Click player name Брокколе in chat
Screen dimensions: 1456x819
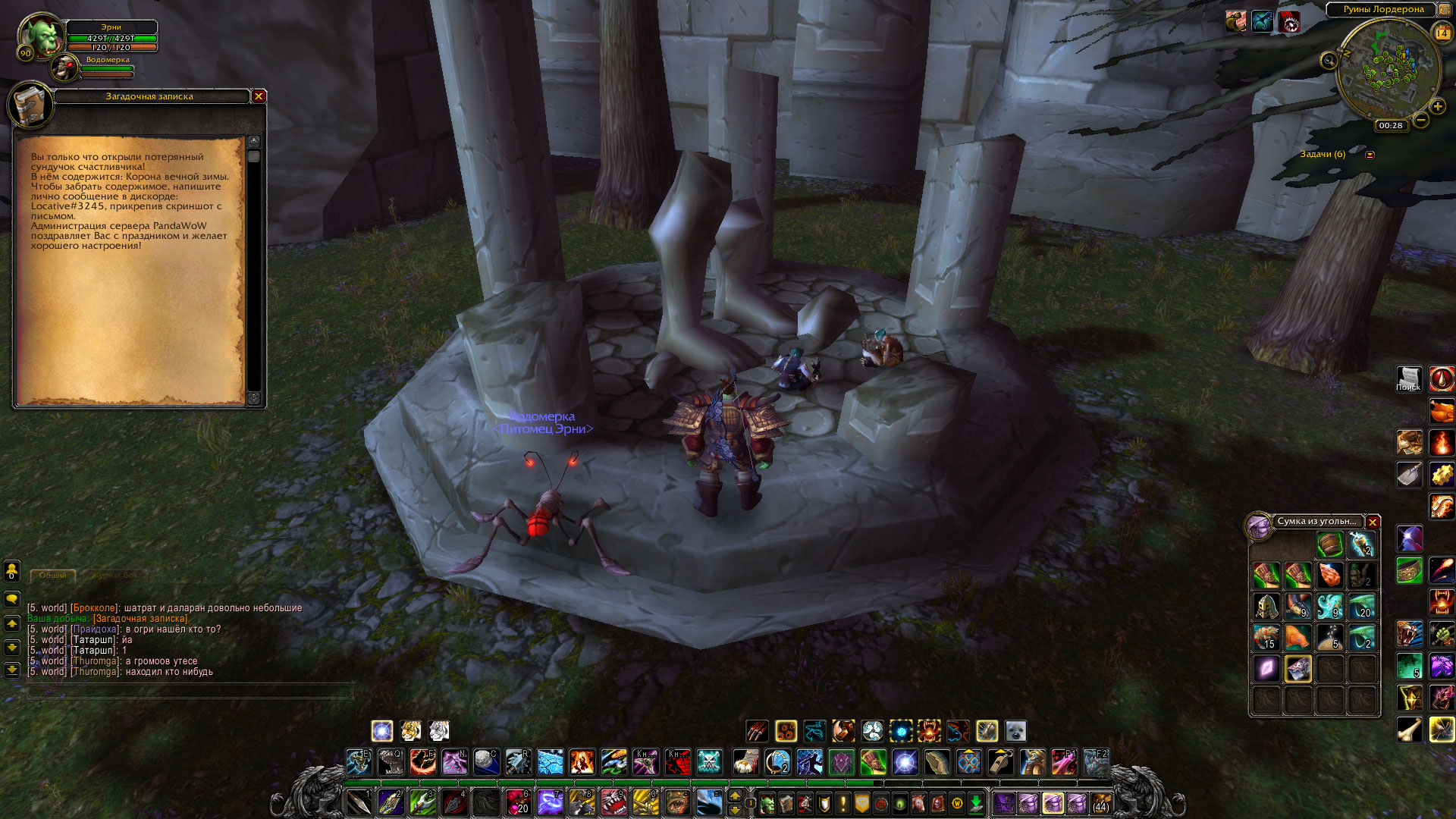click(x=95, y=608)
